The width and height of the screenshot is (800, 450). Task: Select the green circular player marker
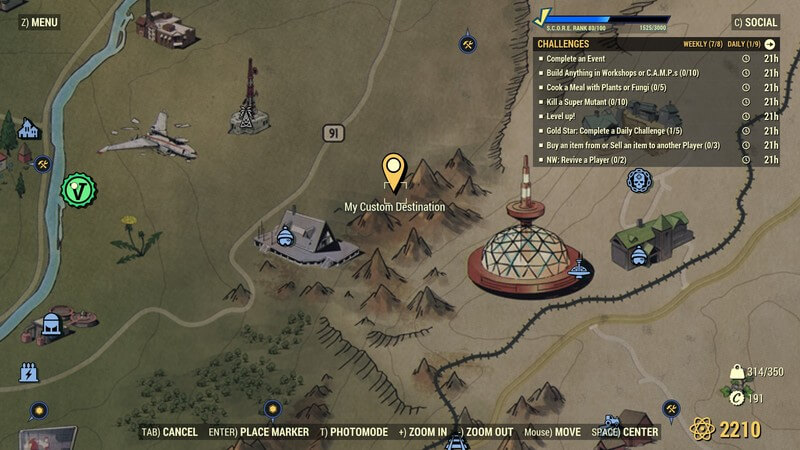(77, 188)
